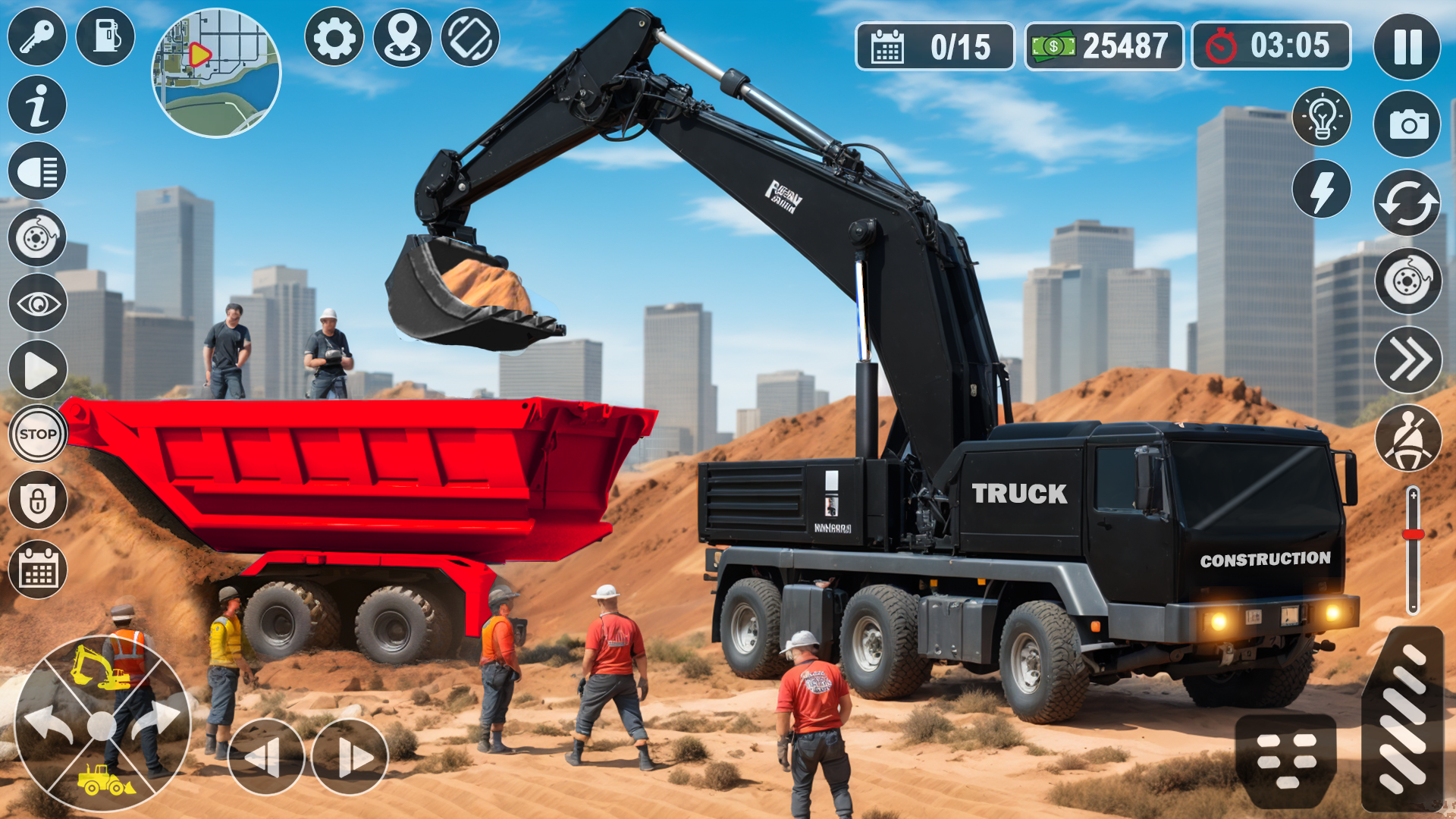Open the camera view icon
1456x819 pixels.
1407,121
